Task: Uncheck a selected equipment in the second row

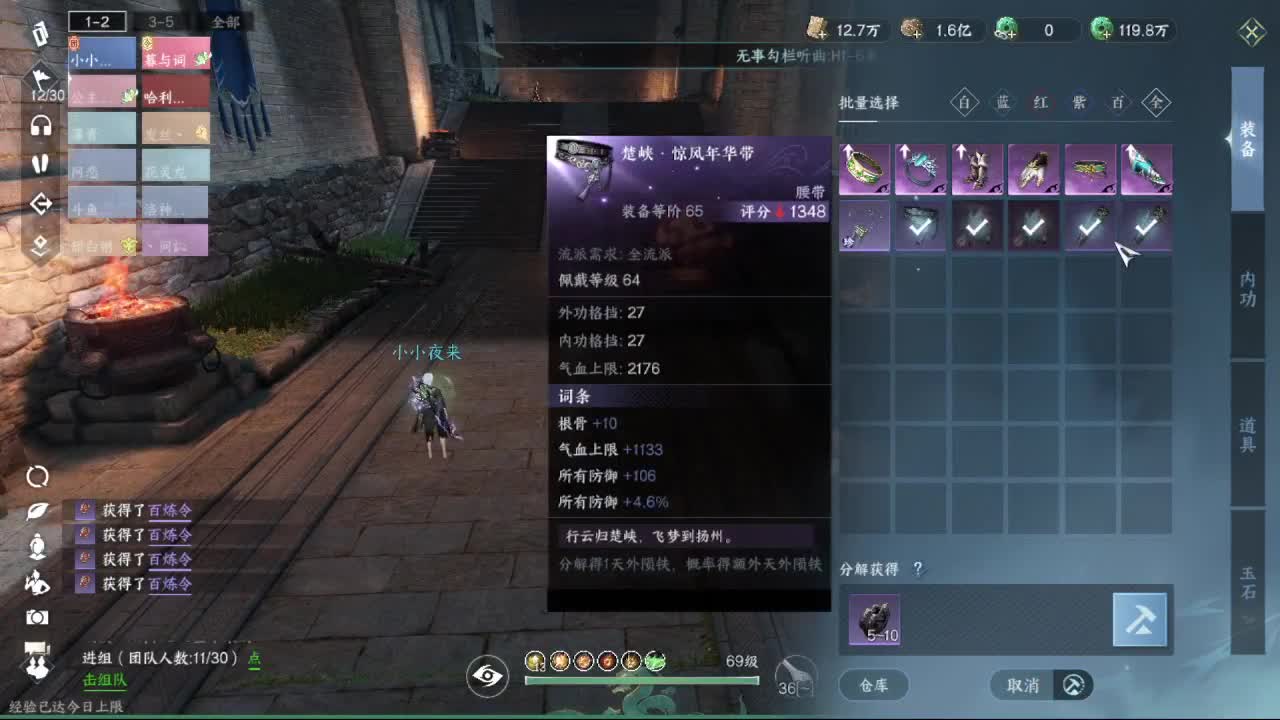Action: pyautogui.click(x=920, y=228)
